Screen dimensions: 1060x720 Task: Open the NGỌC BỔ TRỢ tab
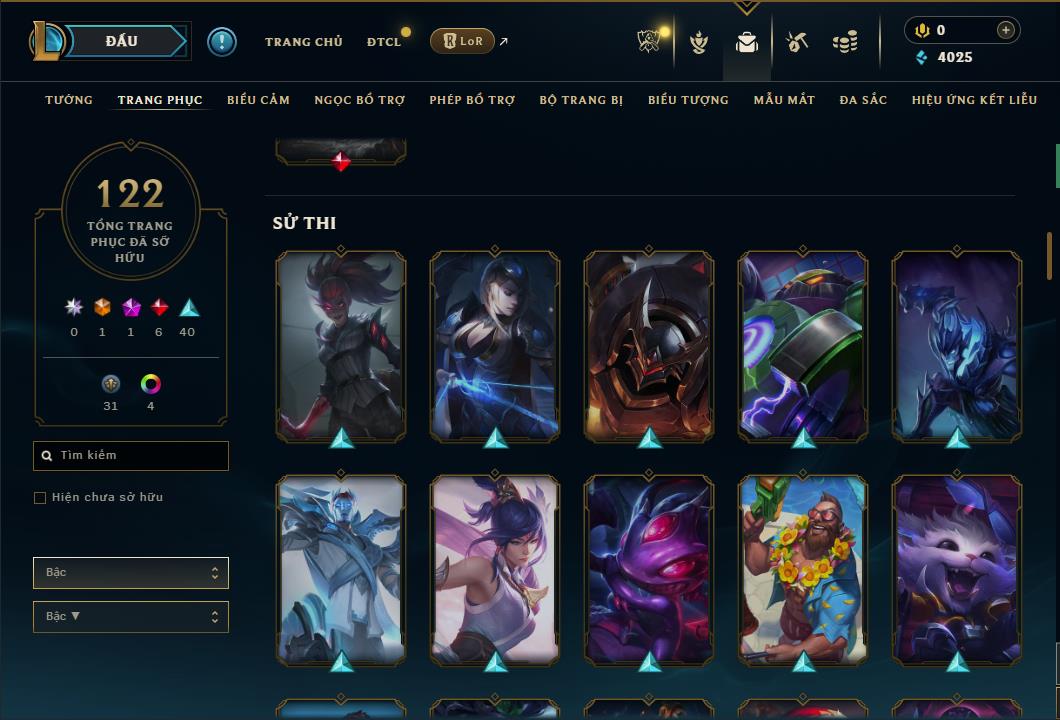359,100
